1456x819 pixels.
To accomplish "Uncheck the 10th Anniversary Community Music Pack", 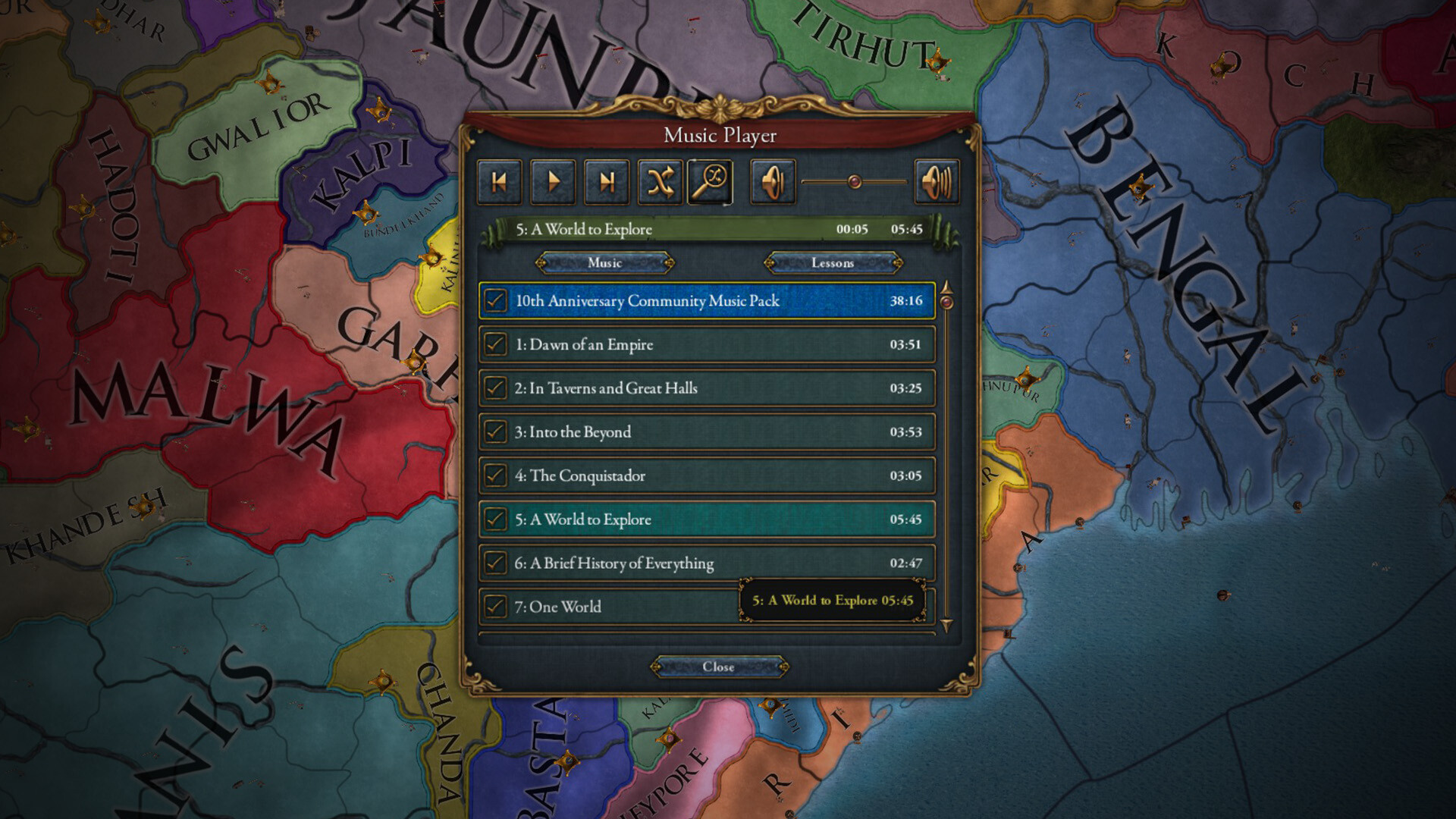I will coord(495,301).
